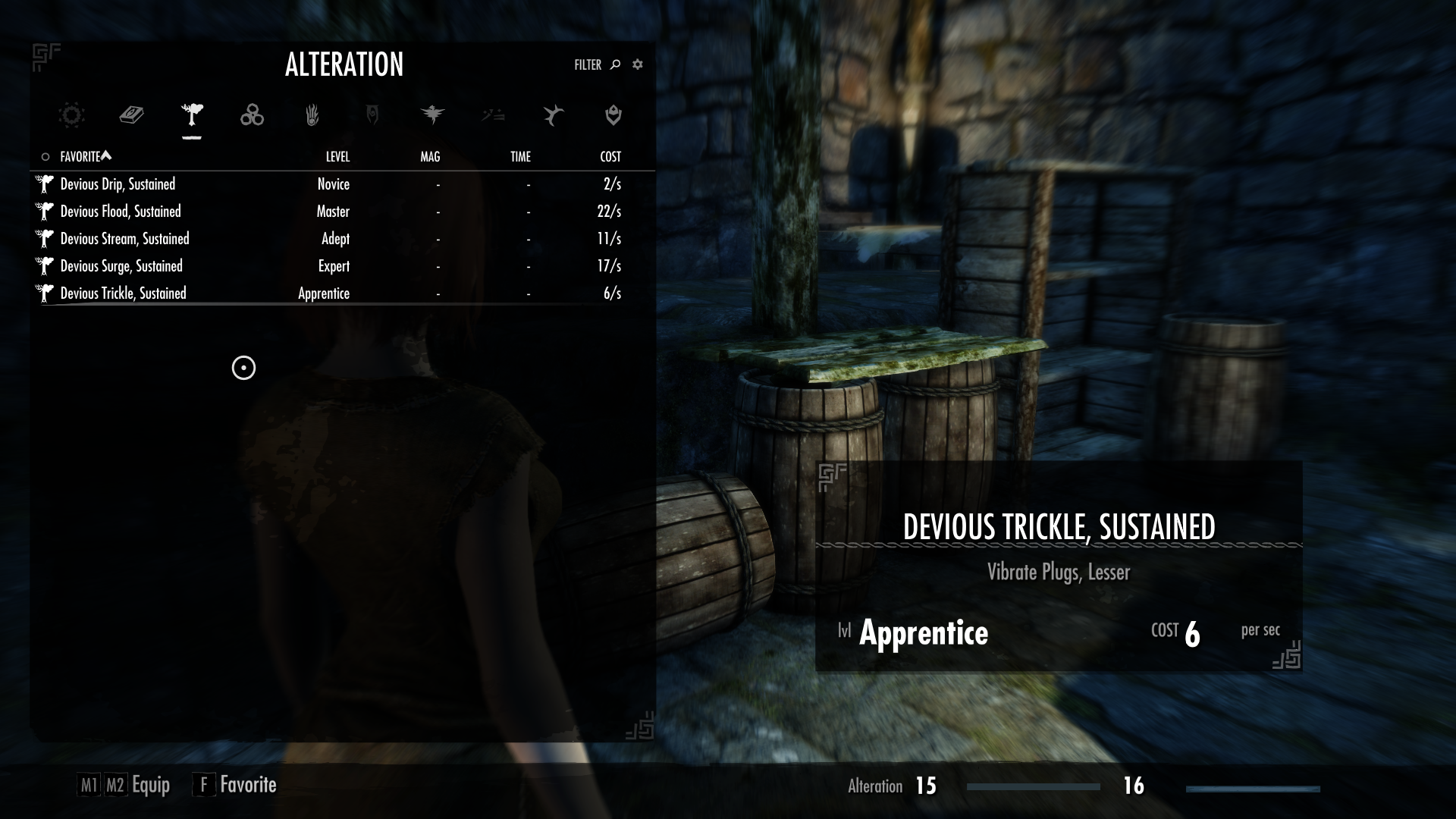
Task: Sort the list by Mag column
Action: point(430,157)
